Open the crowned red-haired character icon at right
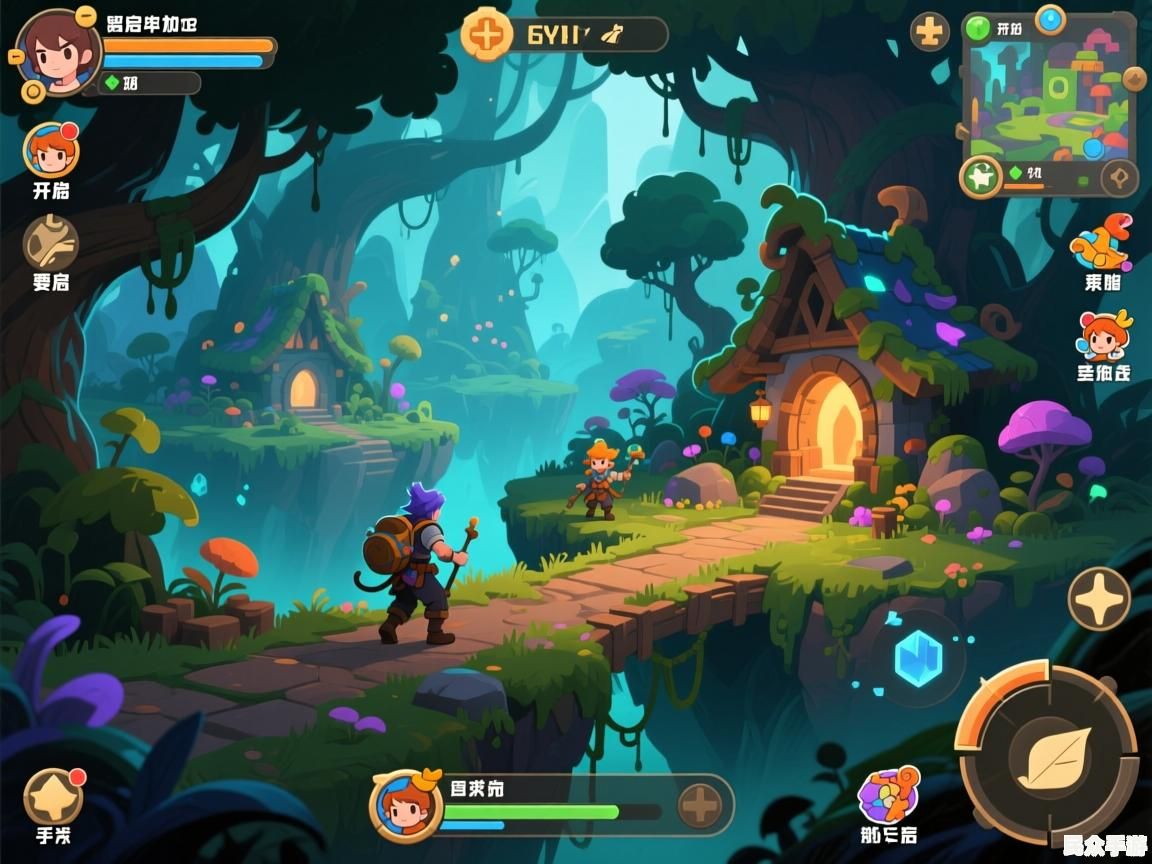The image size is (1152, 864). point(1103,337)
